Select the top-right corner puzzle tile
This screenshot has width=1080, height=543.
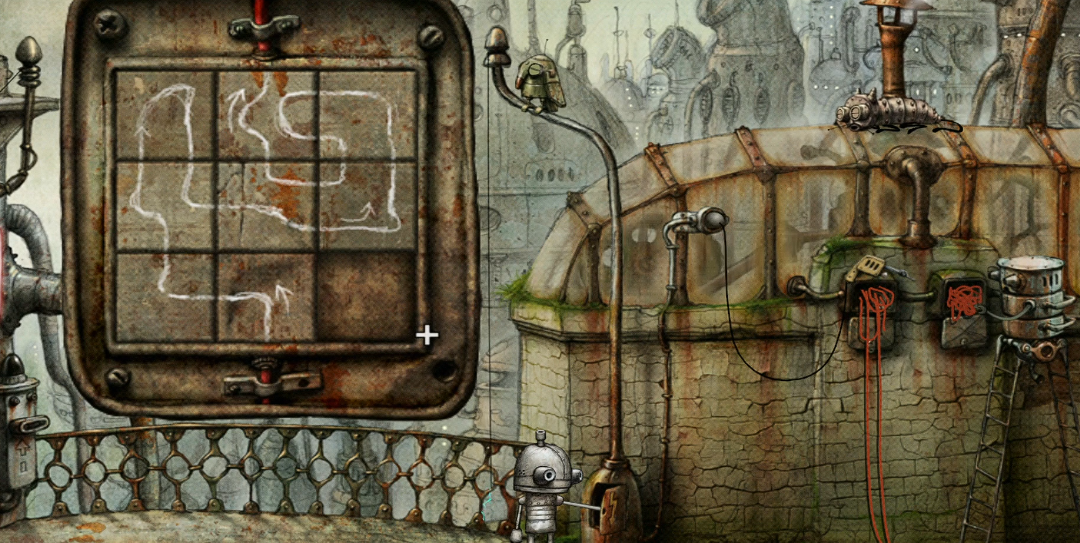click(368, 116)
